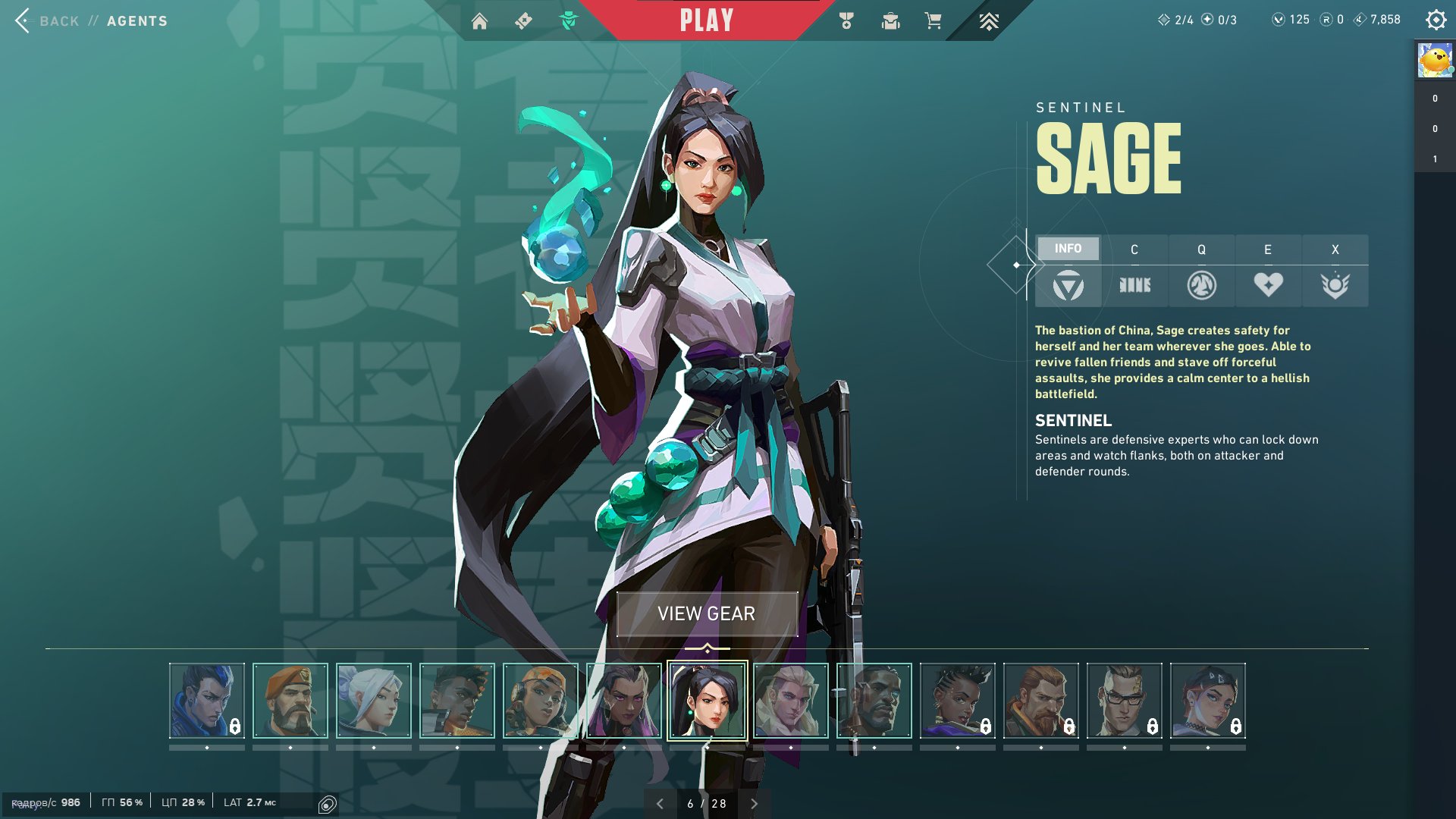
Task: Choose the bearded agent with orange beret
Action: click(x=290, y=701)
